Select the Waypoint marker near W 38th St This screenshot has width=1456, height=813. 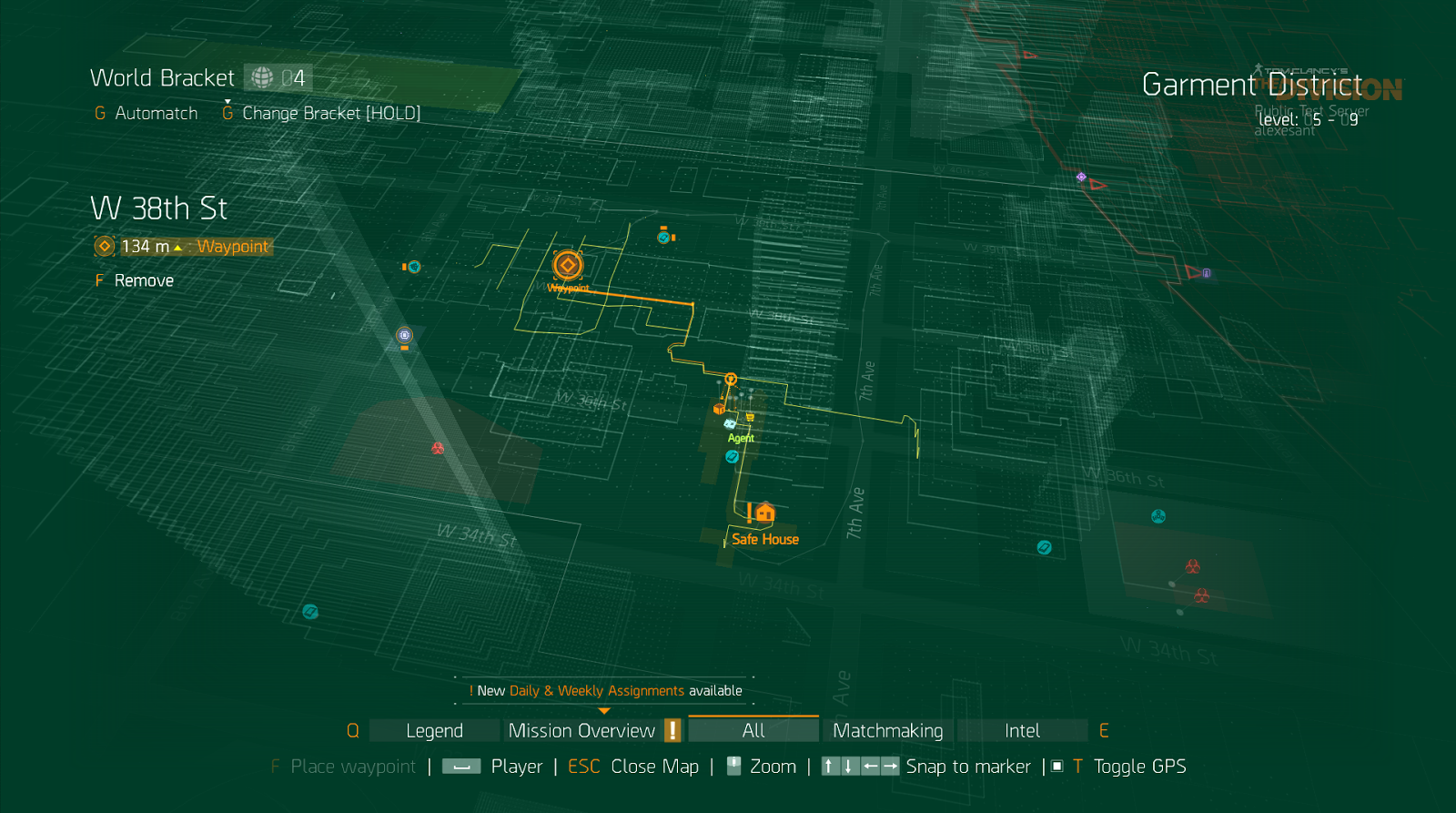tap(566, 265)
